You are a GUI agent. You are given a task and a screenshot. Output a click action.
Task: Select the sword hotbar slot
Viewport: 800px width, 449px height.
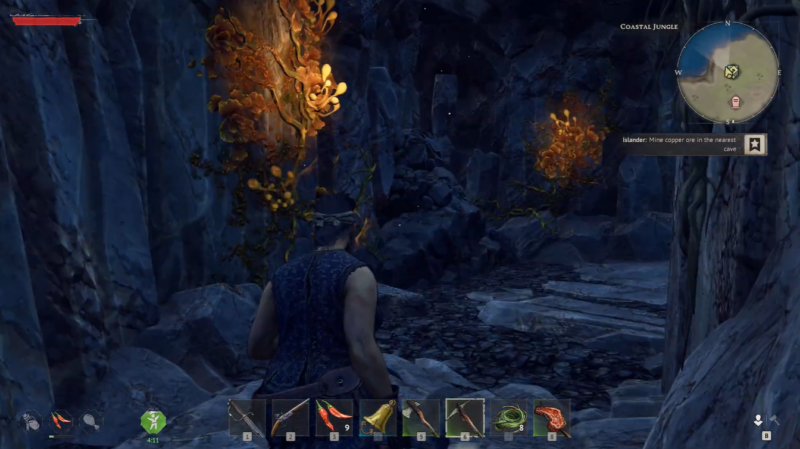(247, 416)
